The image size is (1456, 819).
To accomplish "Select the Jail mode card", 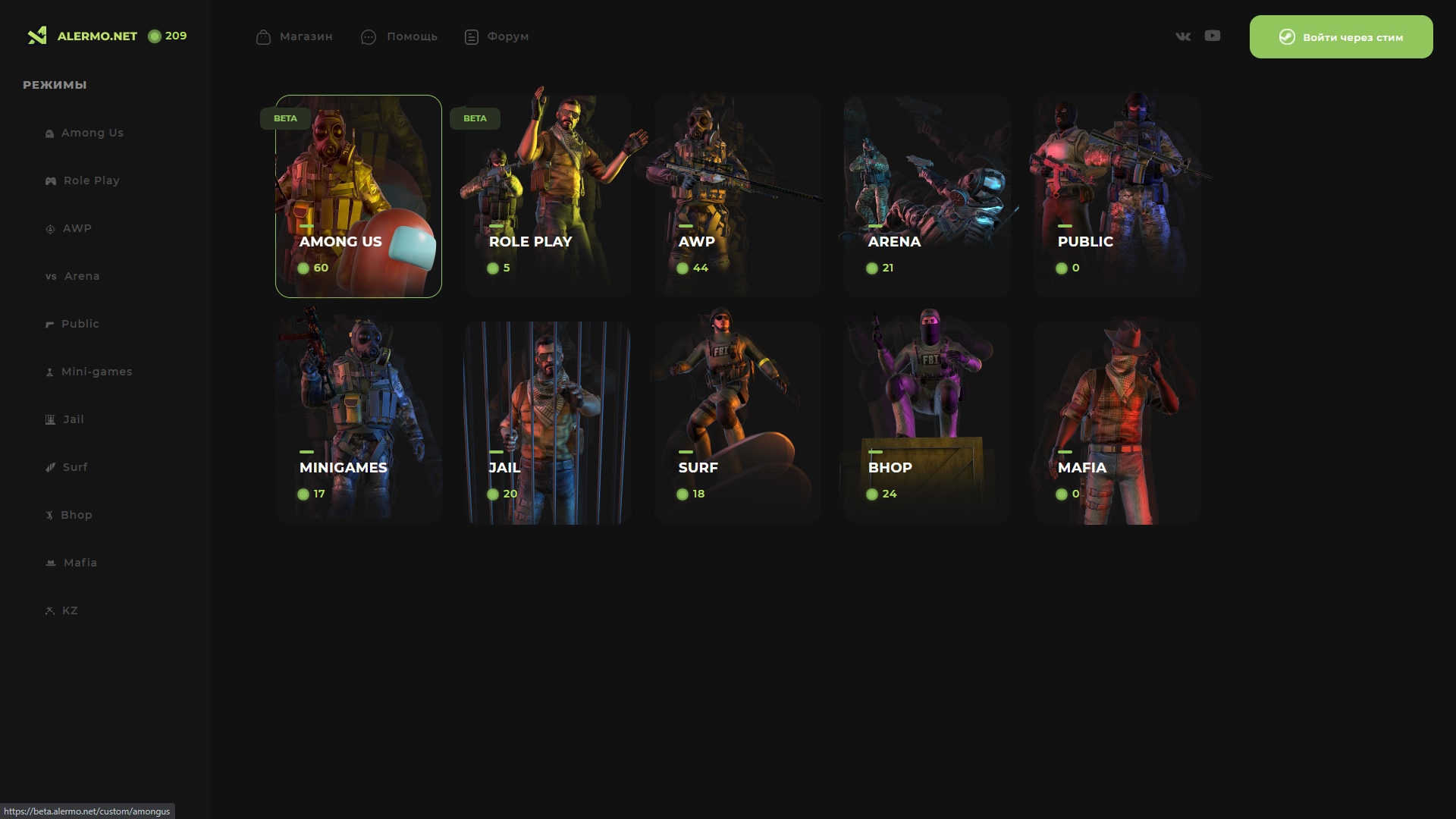I will tap(548, 422).
